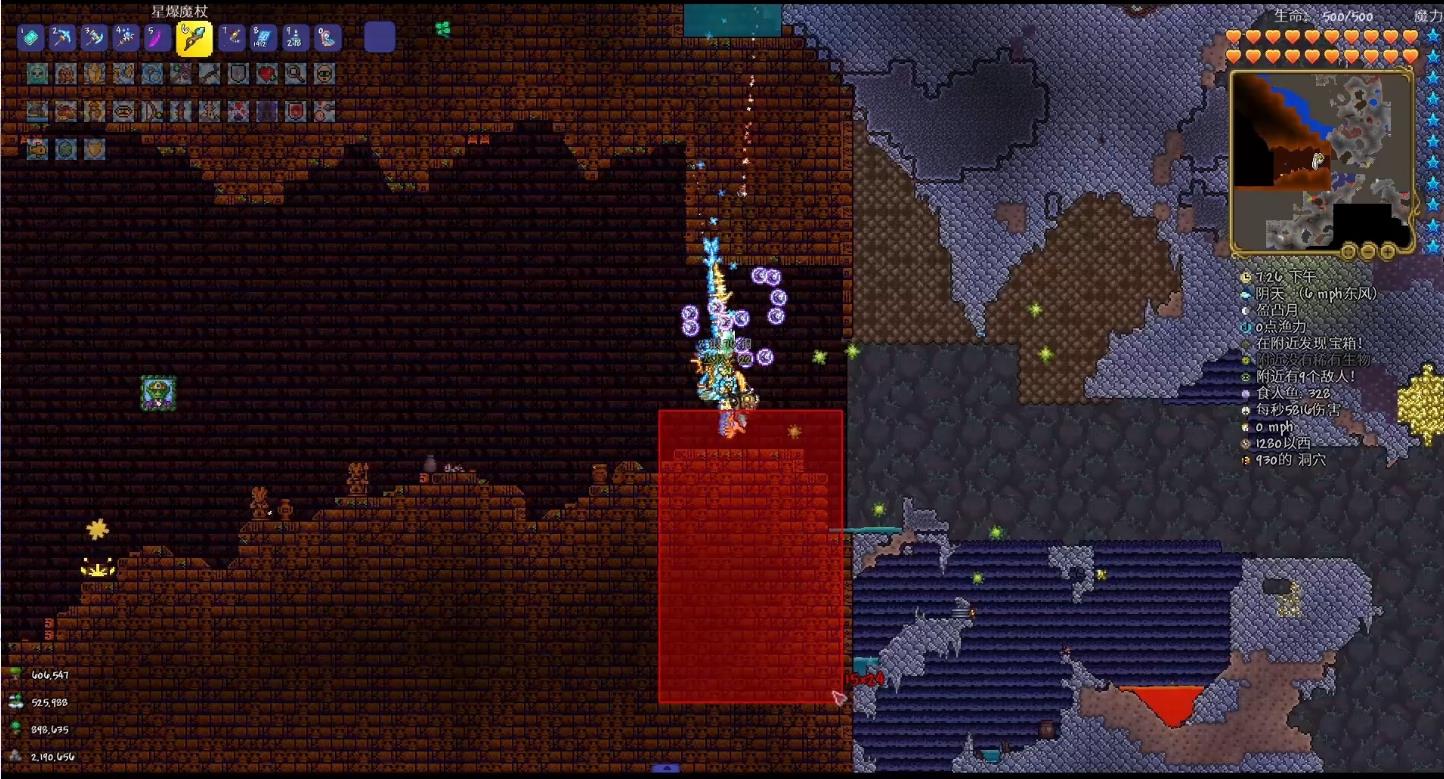Click the red heart buff icon
The image size is (1444, 779).
click(x=267, y=74)
